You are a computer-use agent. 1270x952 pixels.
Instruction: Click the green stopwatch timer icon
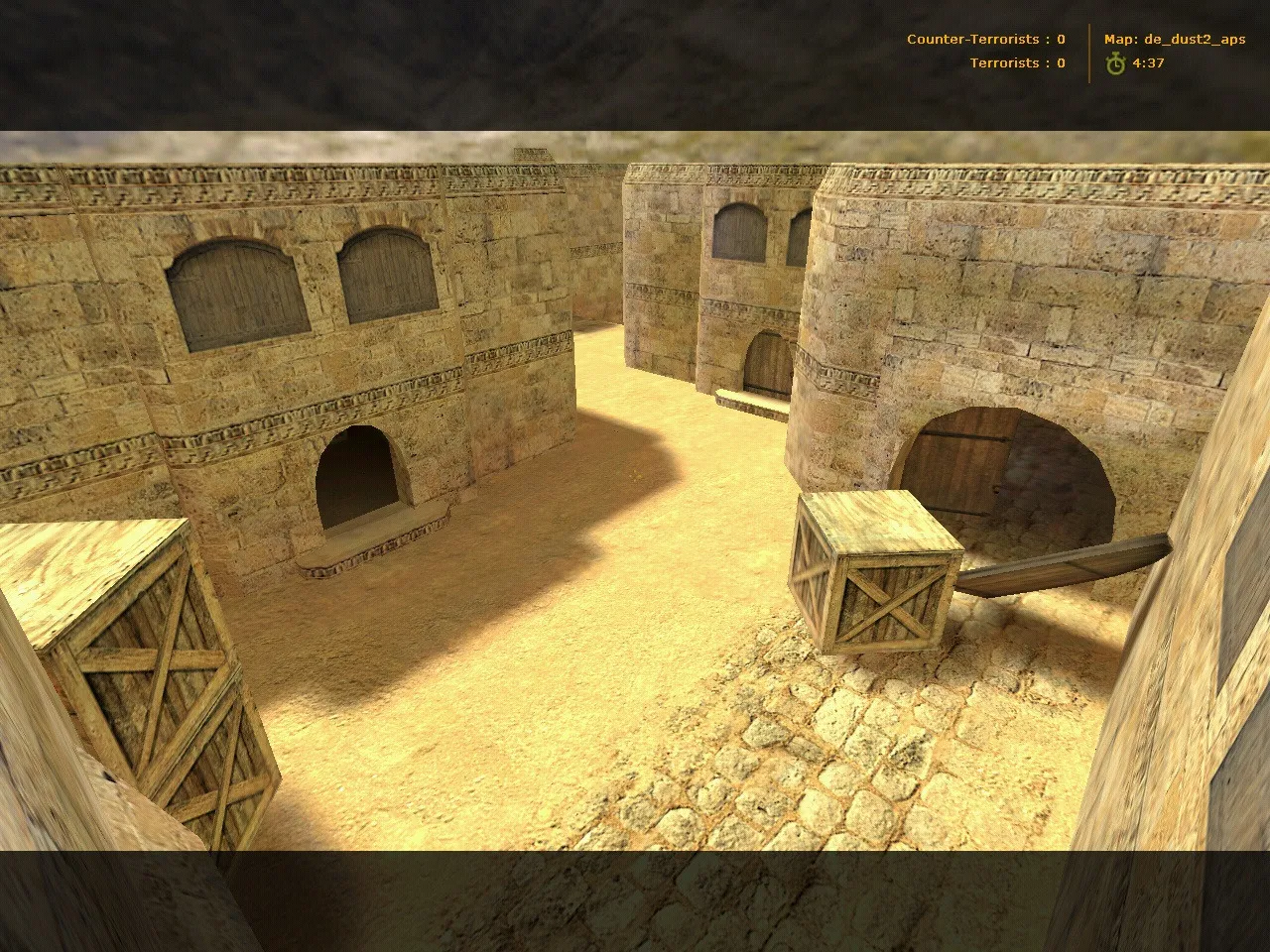click(1115, 62)
